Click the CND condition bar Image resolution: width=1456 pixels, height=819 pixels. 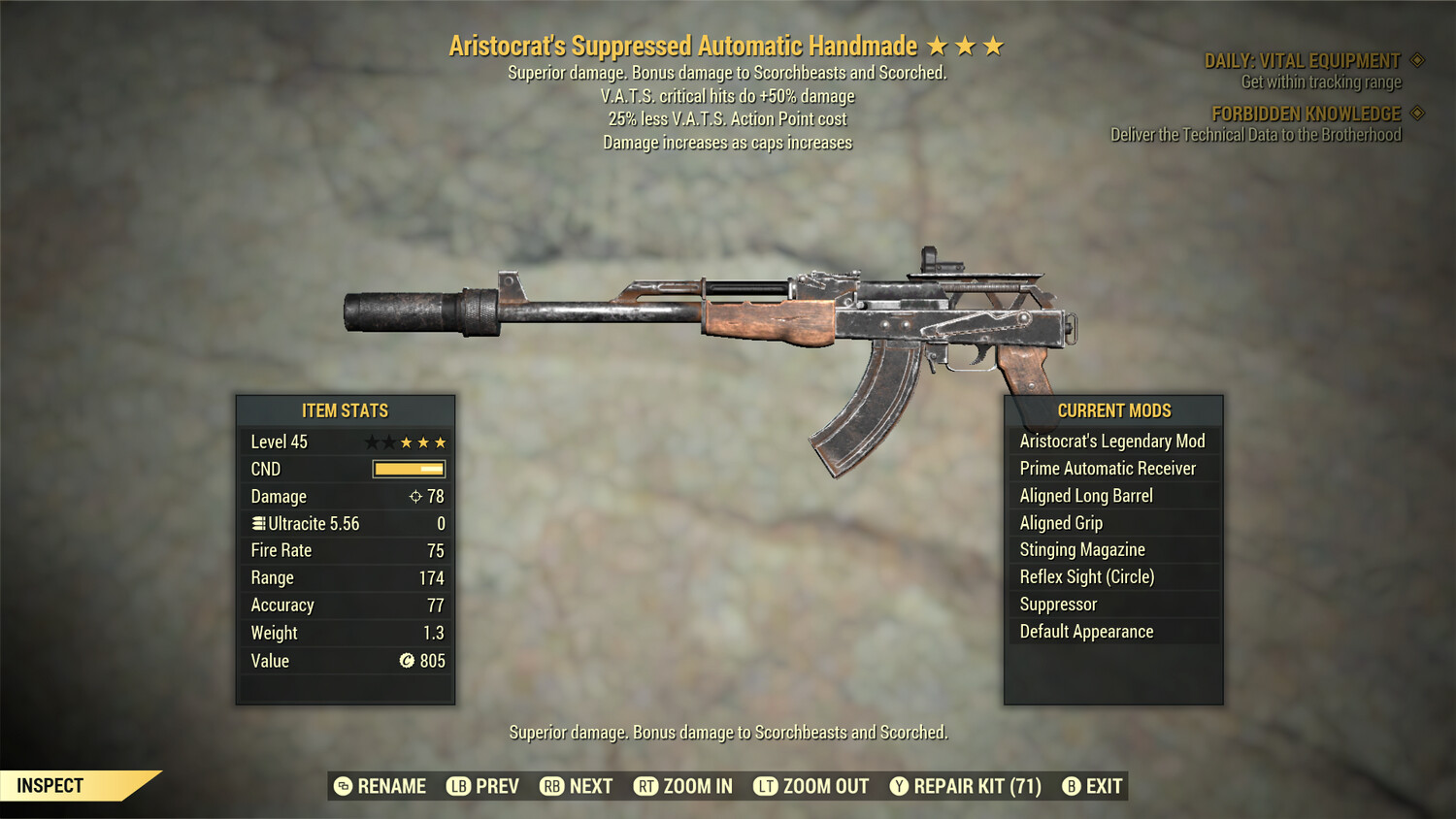(408, 469)
